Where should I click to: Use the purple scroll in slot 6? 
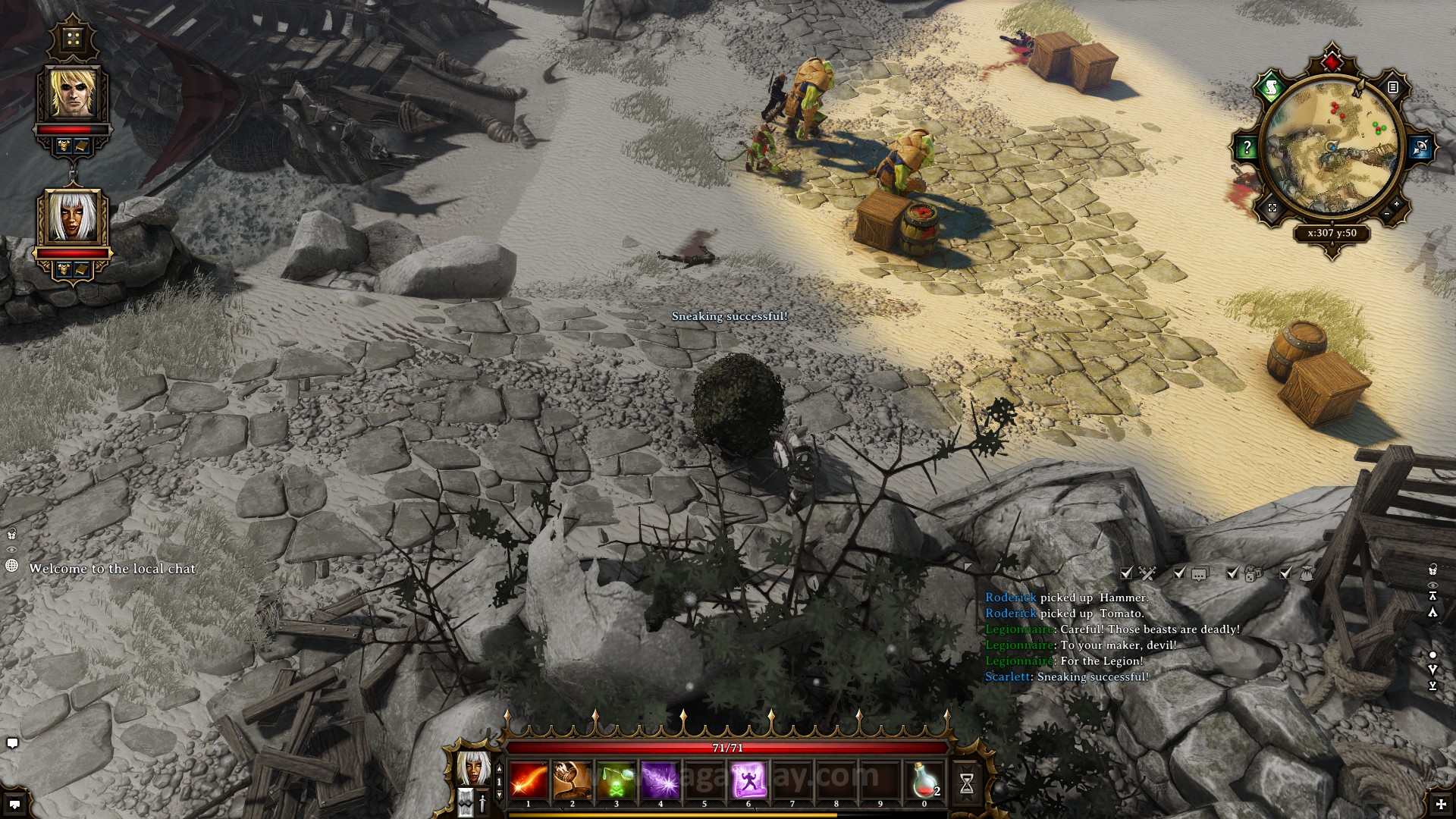[748, 780]
